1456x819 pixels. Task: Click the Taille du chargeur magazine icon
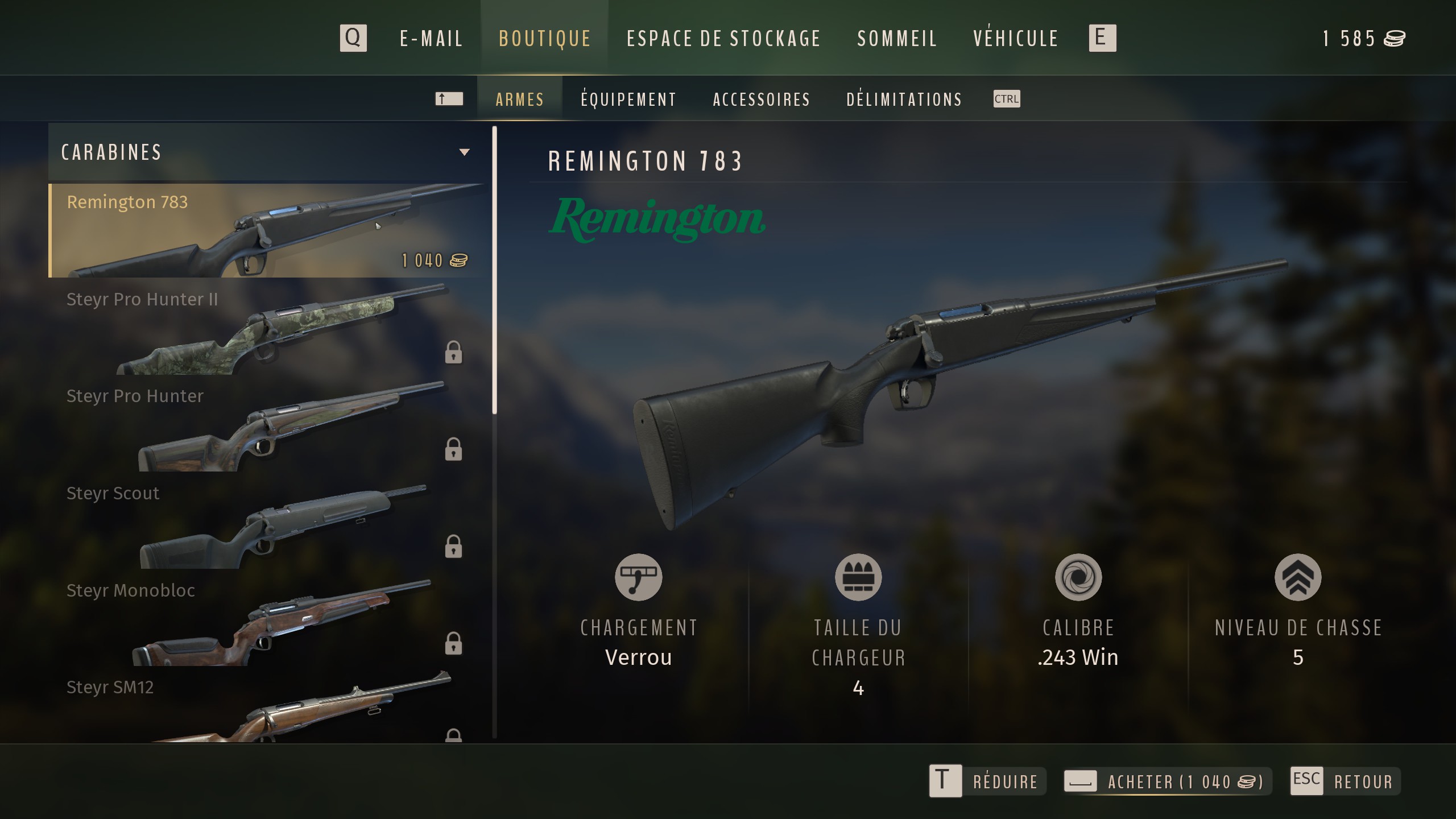click(x=858, y=577)
